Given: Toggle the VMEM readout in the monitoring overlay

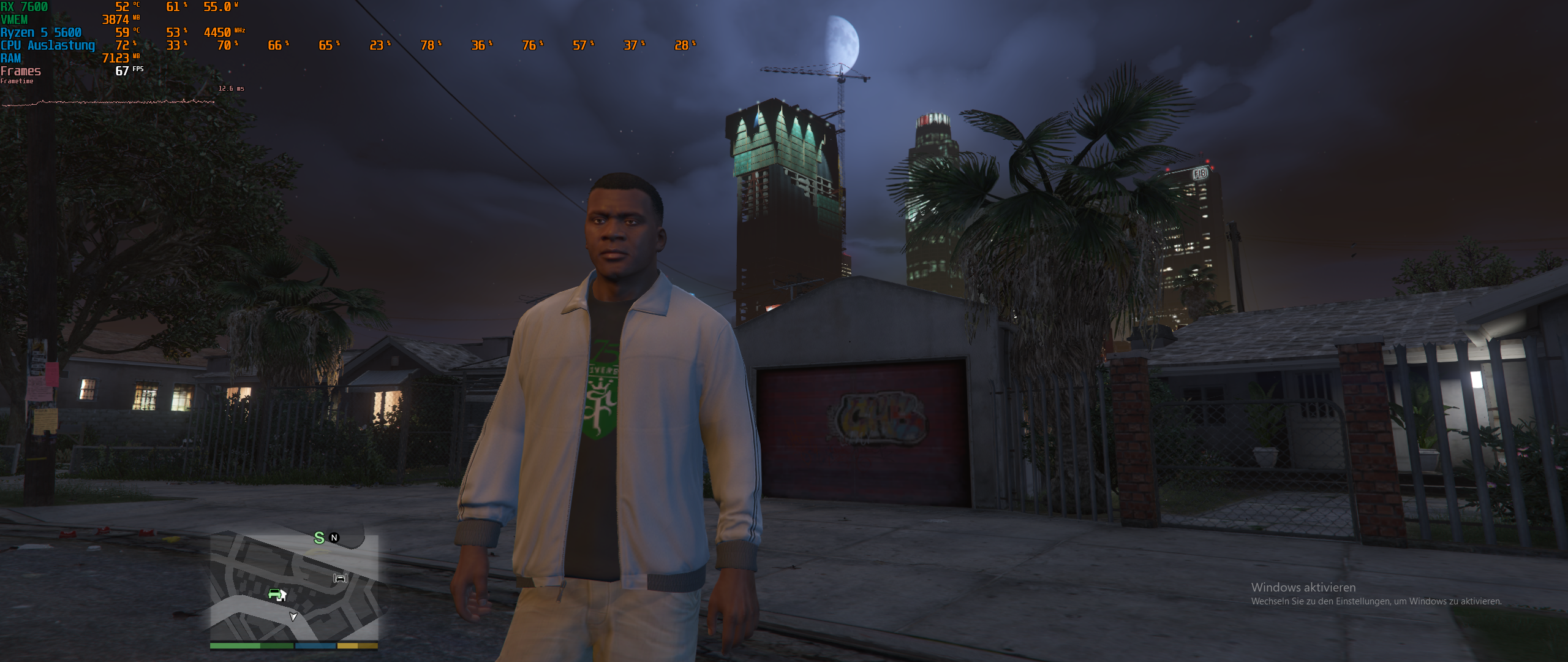Looking at the screenshot, I should point(15,20).
